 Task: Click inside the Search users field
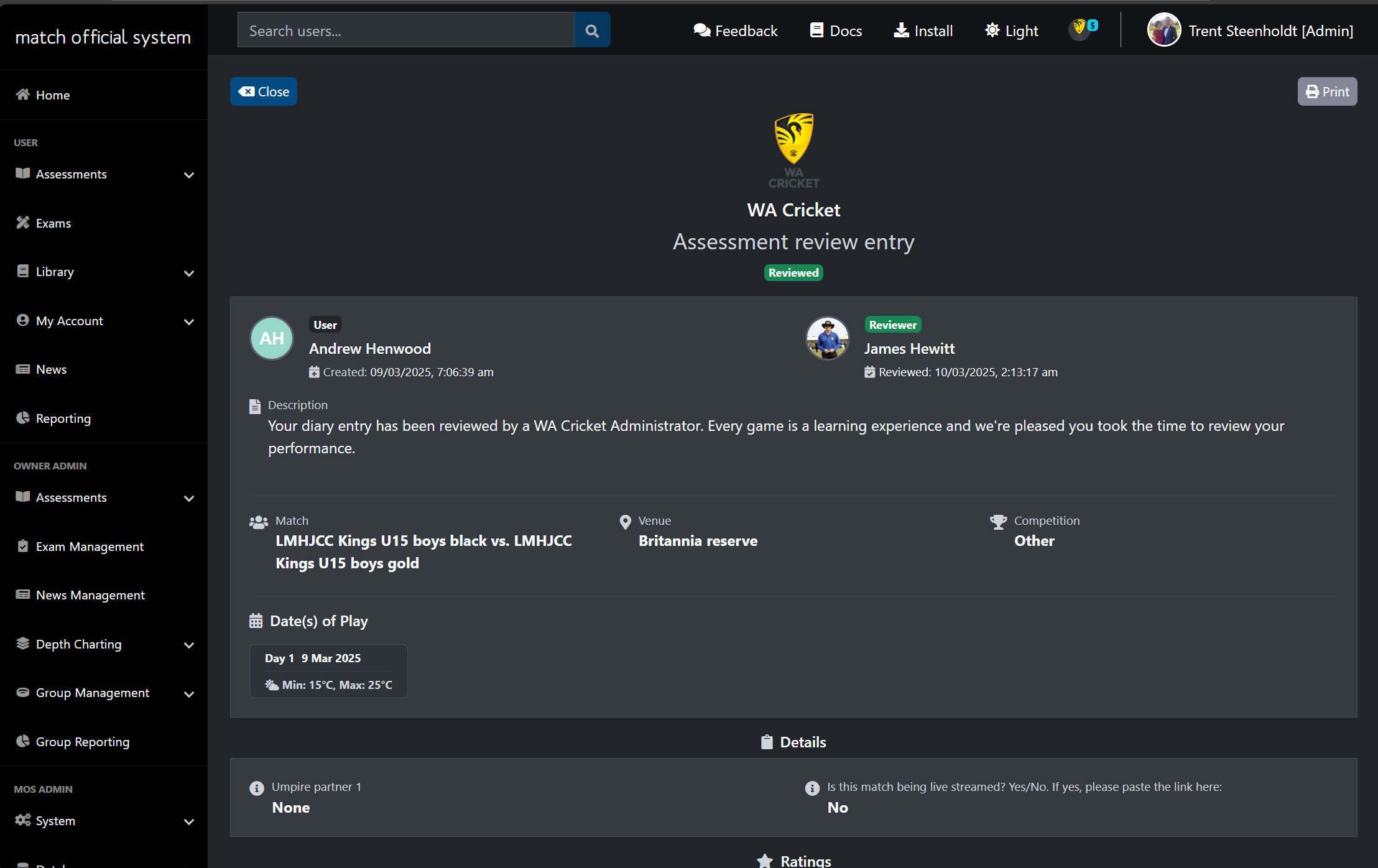(404, 29)
